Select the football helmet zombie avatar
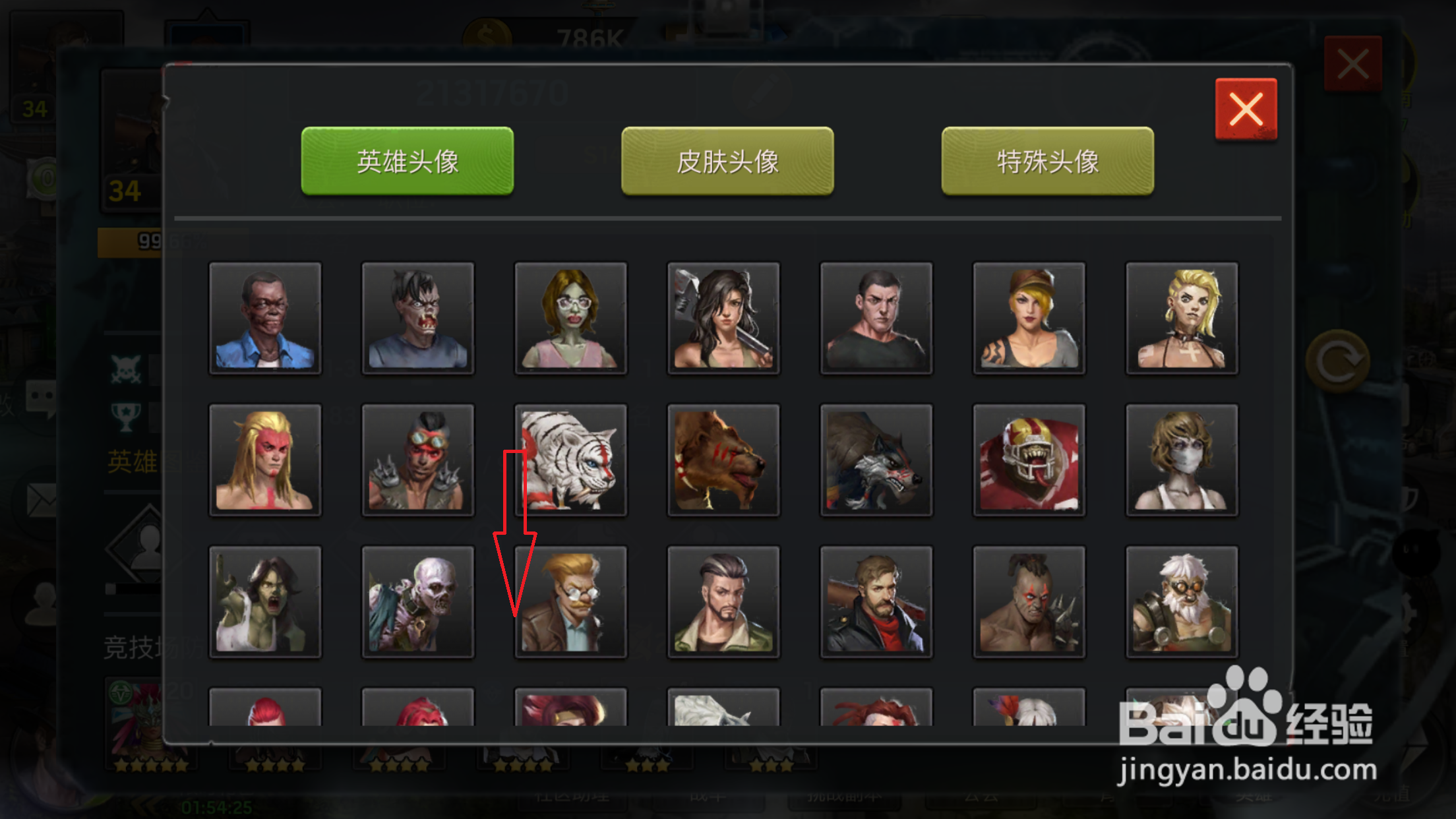This screenshot has height=819, width=1456. click(x=1029, y=460)
